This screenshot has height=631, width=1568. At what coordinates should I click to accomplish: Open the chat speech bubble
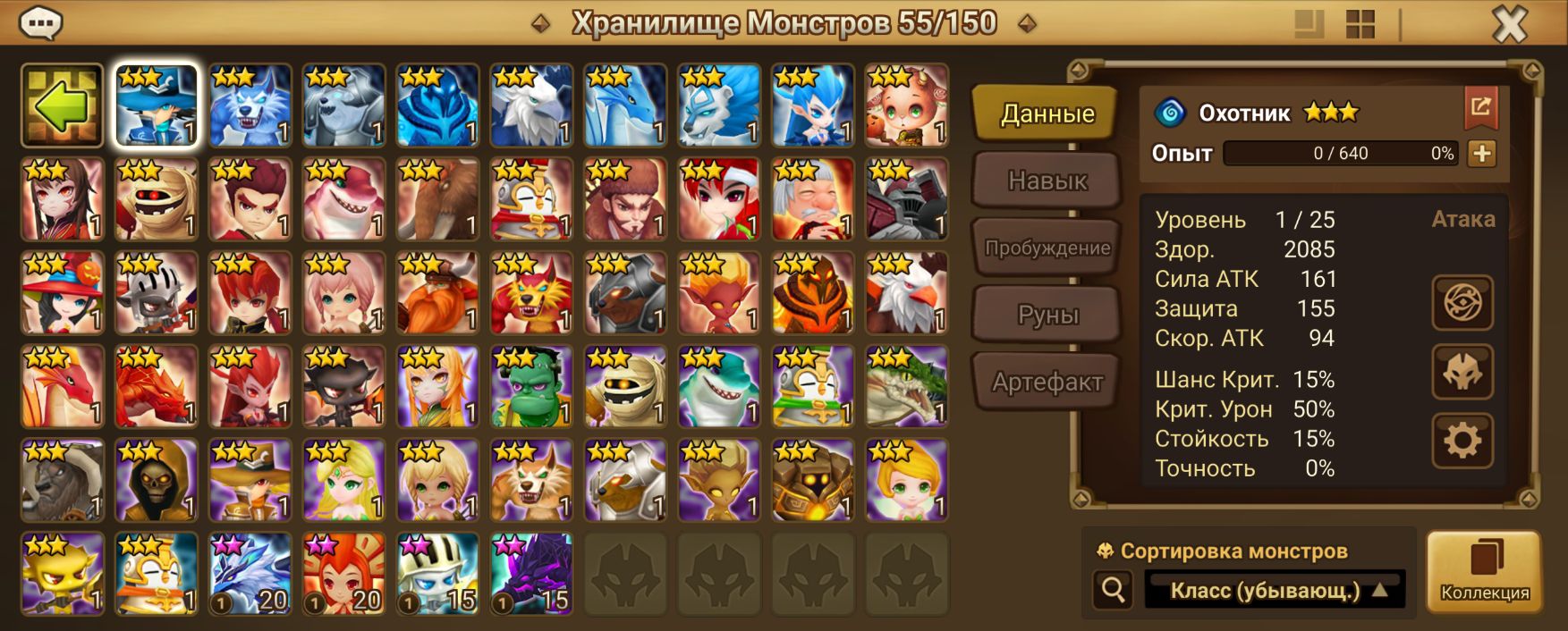(40, 23)
